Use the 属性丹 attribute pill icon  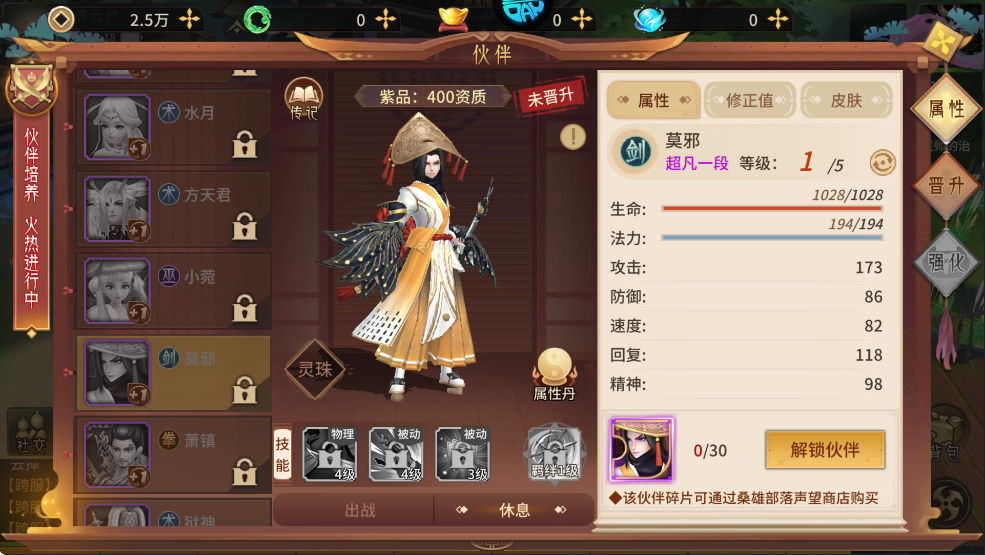tap(553, 373)
